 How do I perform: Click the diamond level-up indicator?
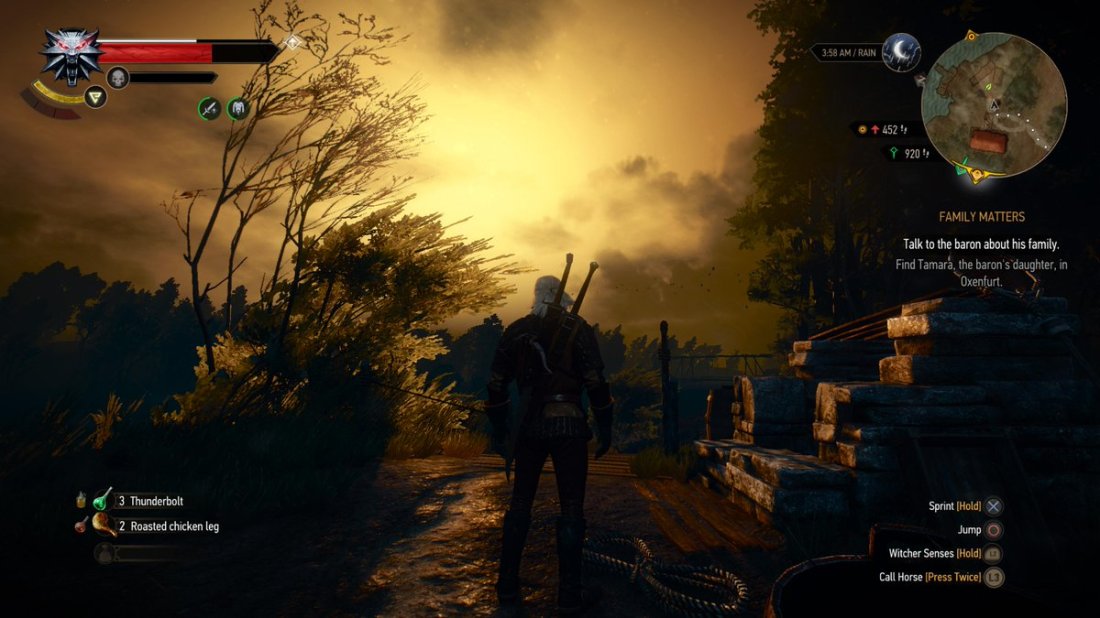[x=292, y=42]
